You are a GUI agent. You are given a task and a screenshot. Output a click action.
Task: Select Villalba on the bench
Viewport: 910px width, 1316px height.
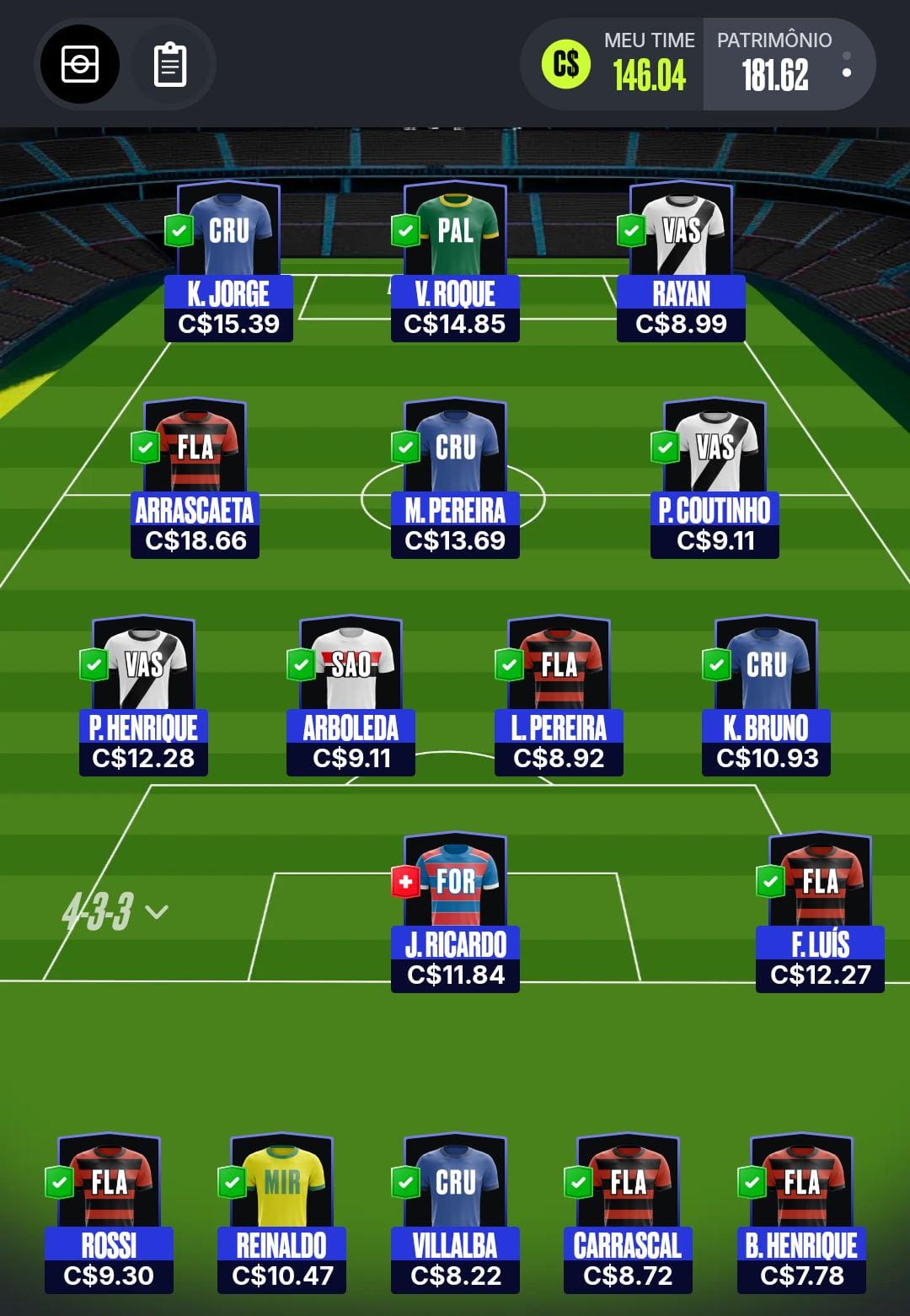[455, 1214]
